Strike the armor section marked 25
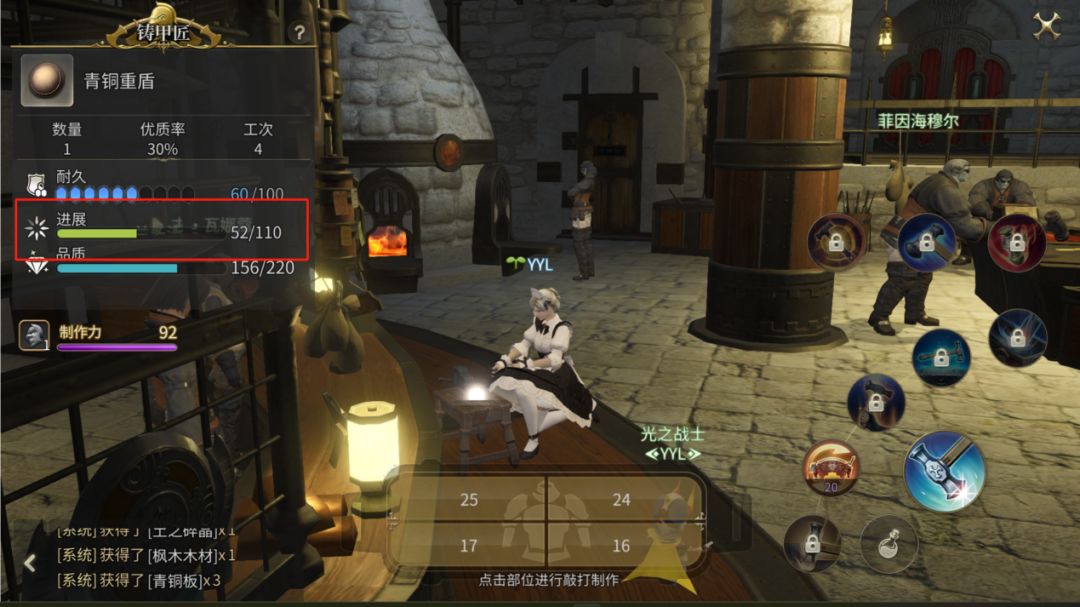The width and height of the screenshot is (1080, 607). click(x=469, y=500)
